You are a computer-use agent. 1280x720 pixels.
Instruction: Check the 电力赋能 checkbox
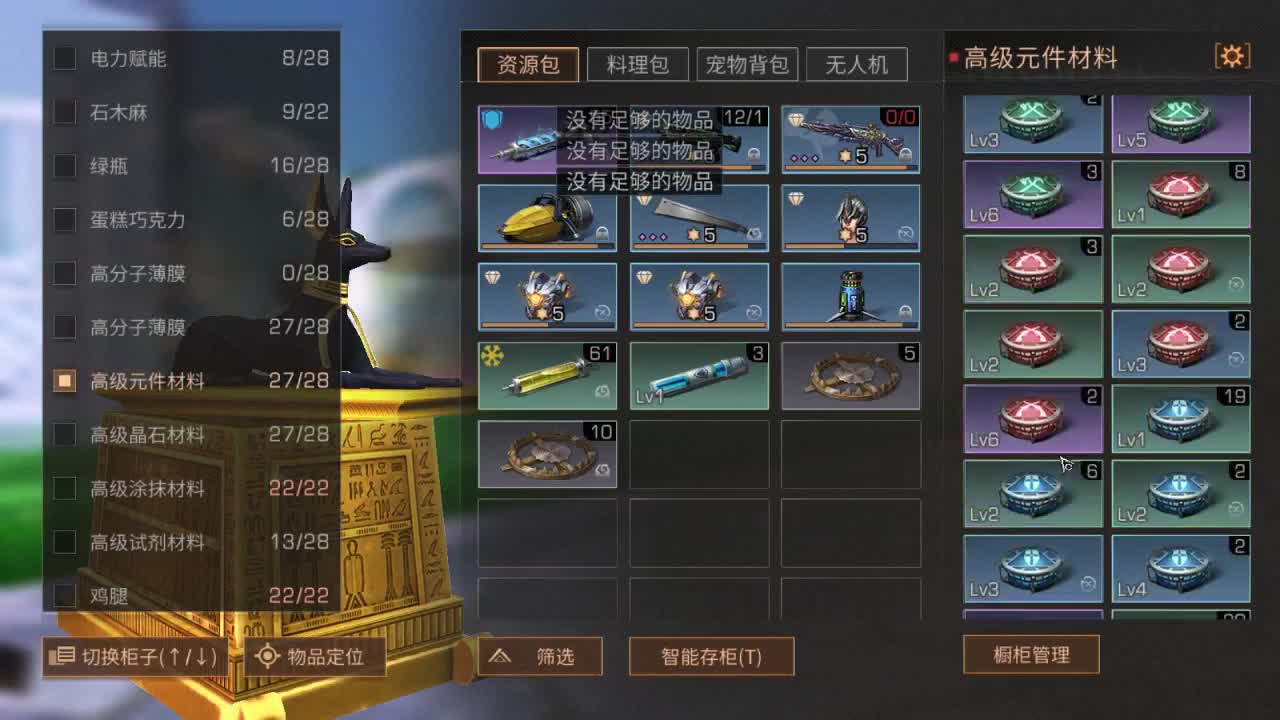coord(62,59)
